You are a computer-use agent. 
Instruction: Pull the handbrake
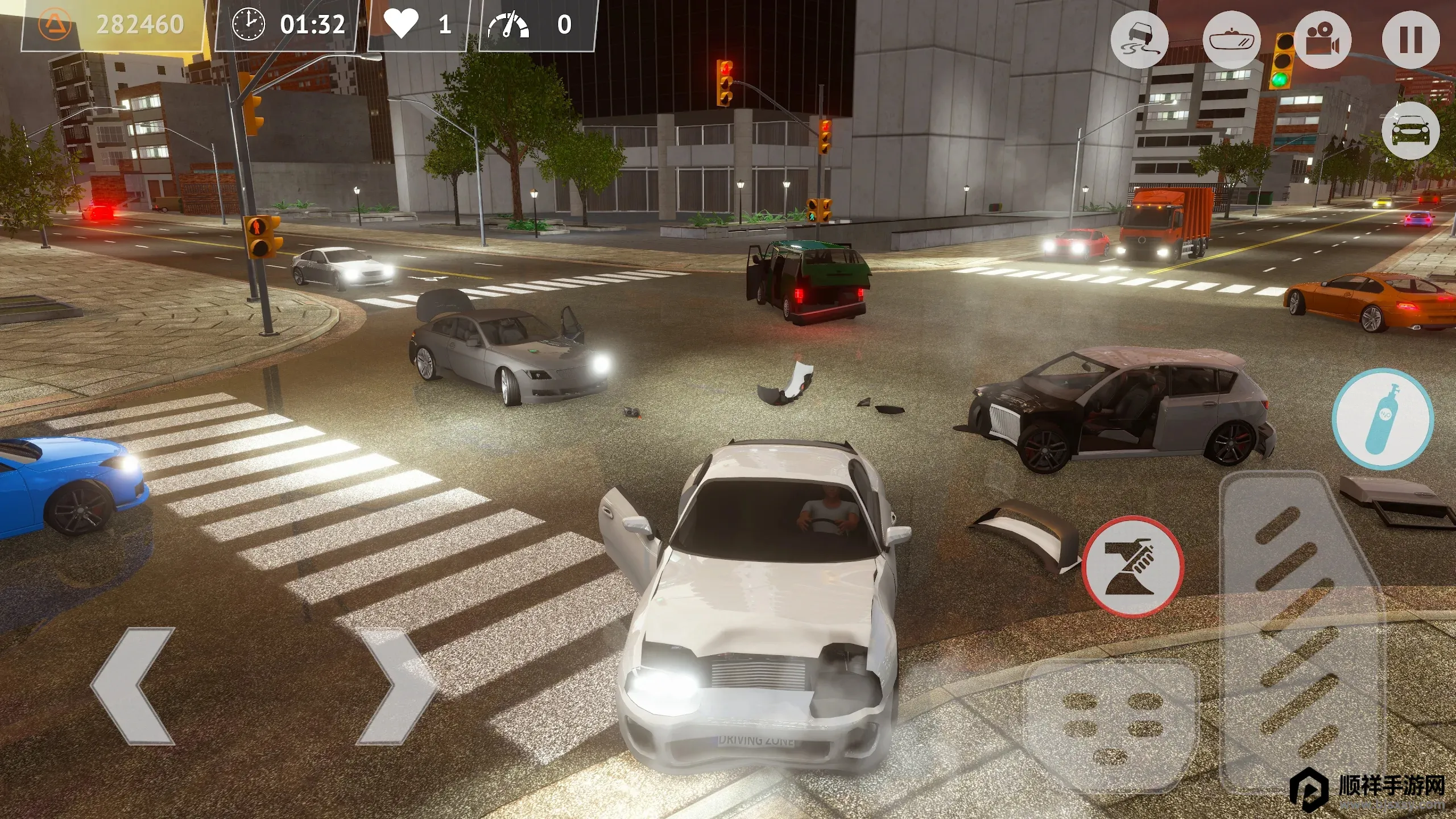coord(1132,566)
